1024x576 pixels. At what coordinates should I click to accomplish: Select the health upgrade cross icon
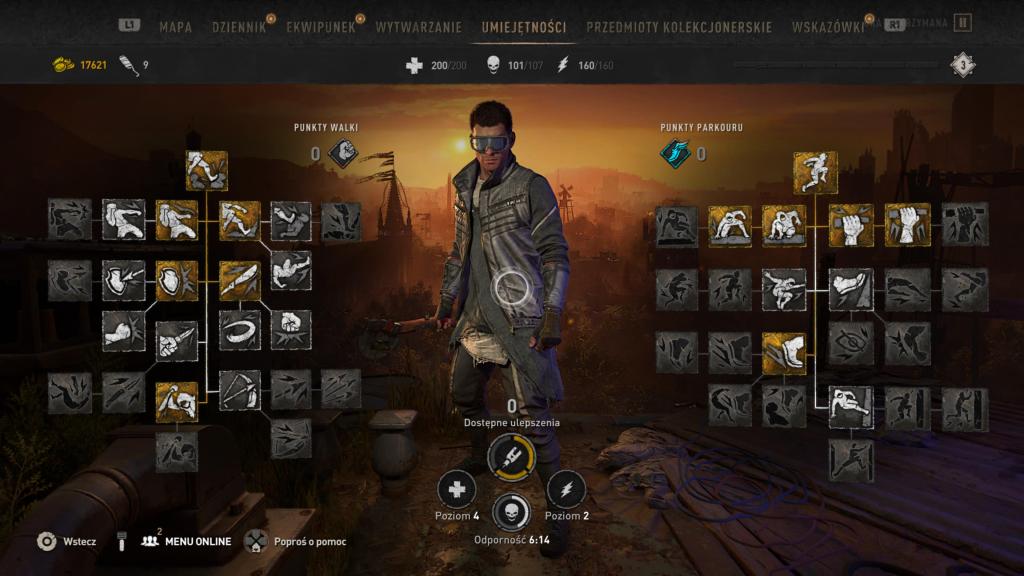457,489
